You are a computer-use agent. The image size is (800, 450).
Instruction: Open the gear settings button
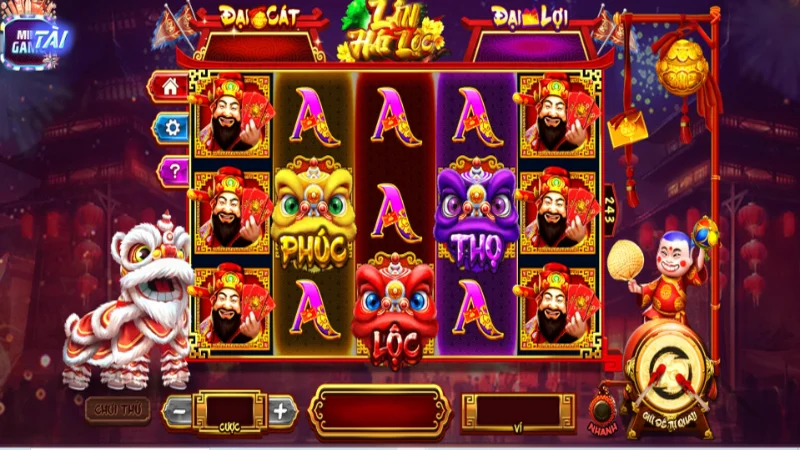[171, 127]
